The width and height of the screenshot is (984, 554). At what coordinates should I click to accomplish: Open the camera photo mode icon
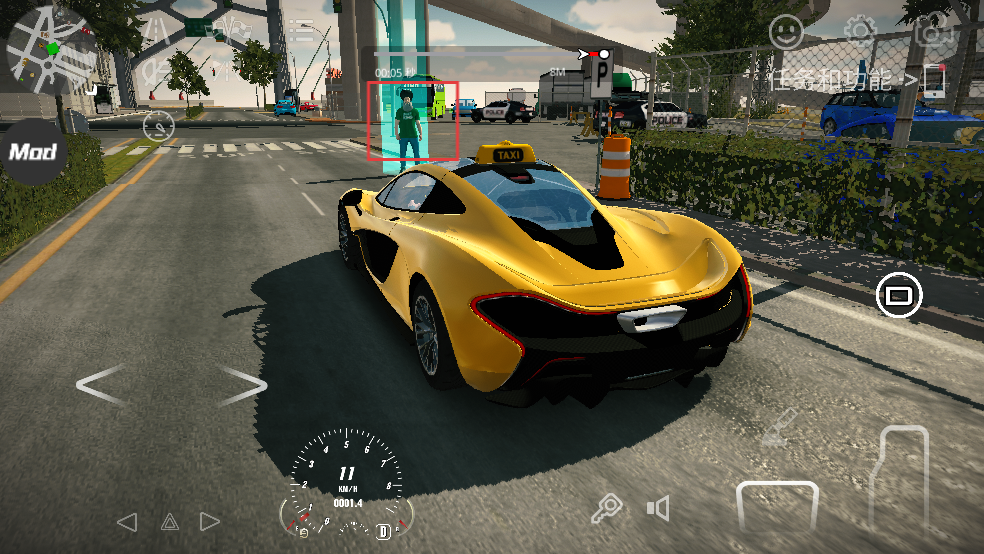tap(934, 31)
